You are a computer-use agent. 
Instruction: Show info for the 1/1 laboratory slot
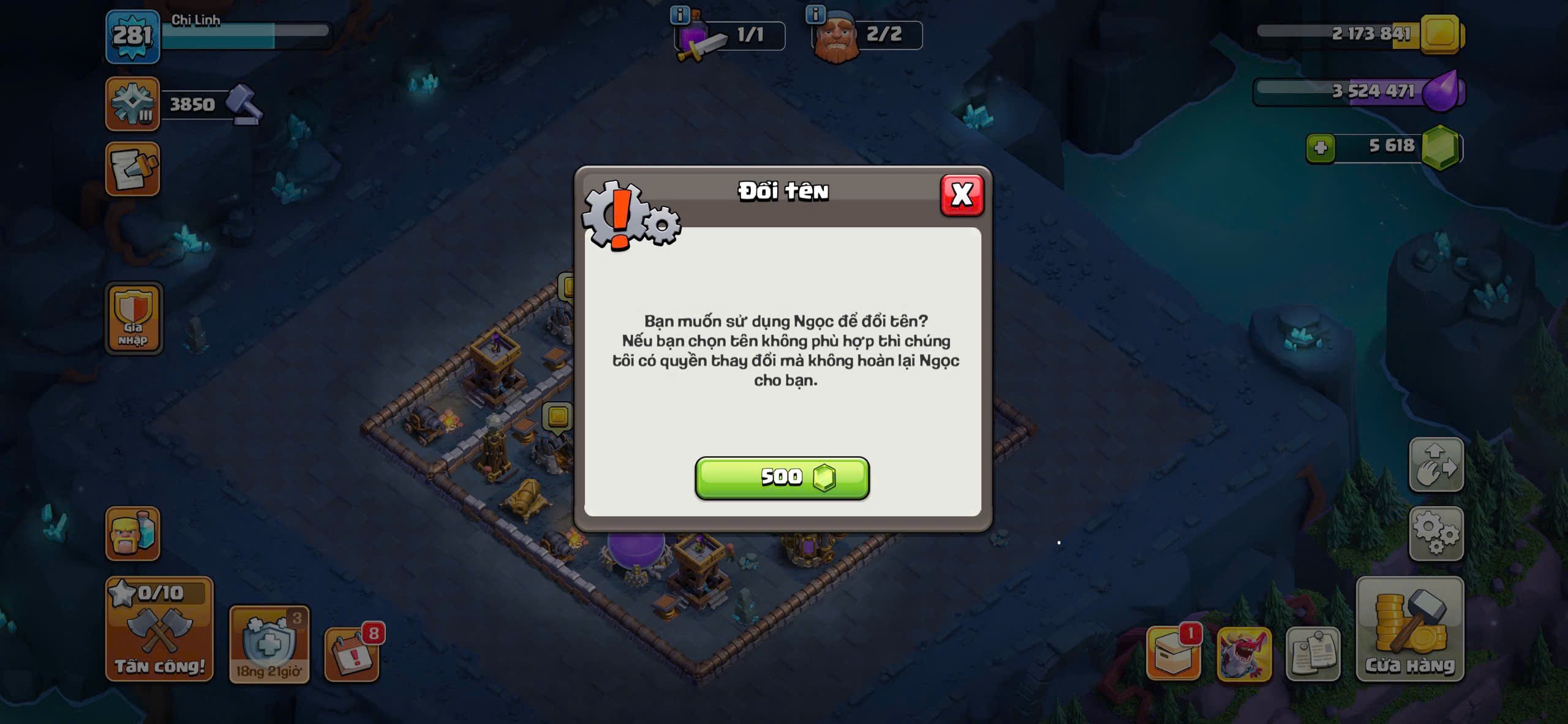(680, 15)
